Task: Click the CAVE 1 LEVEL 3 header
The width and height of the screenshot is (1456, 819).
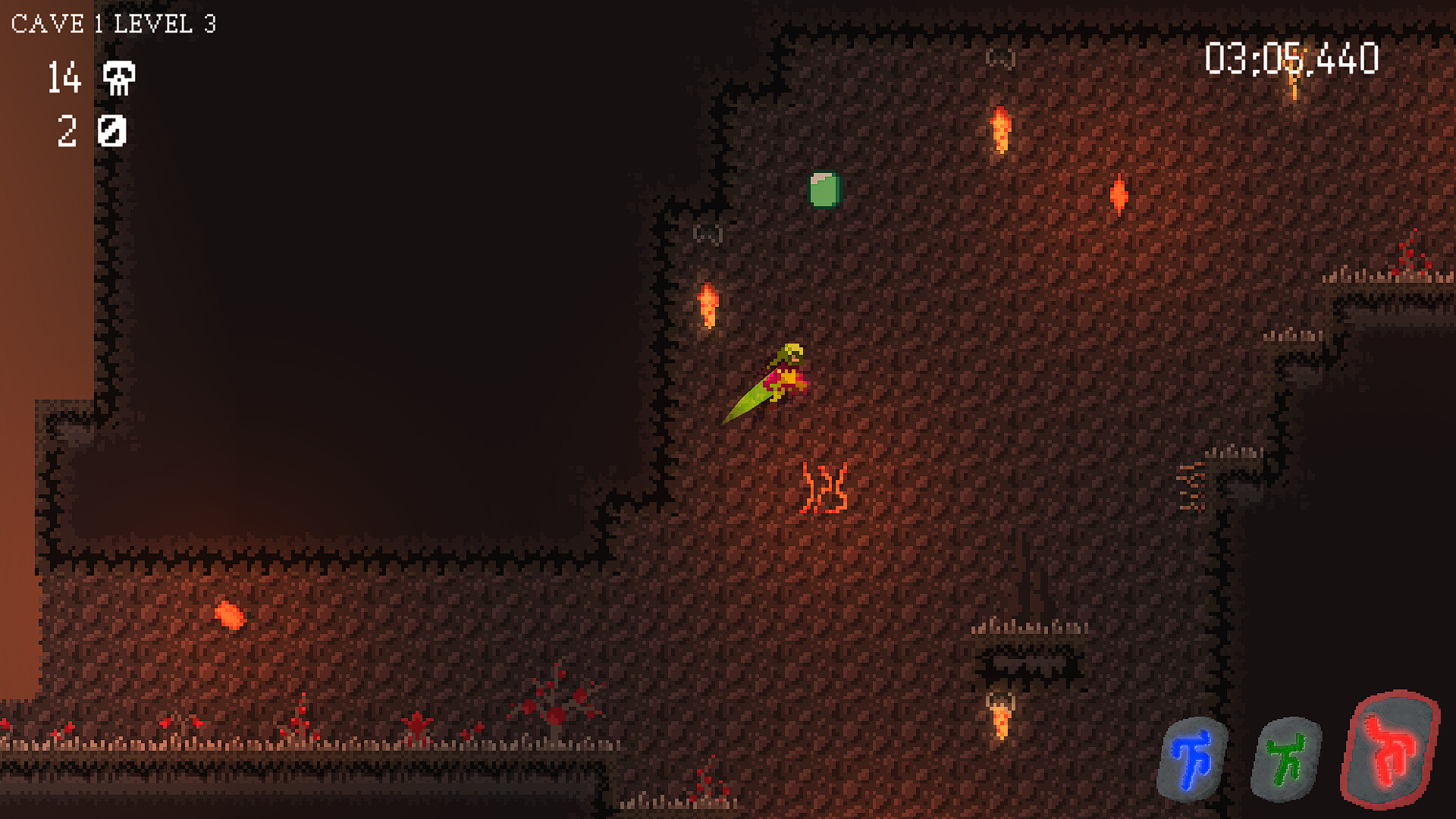Action: click(x=114, y=23)
